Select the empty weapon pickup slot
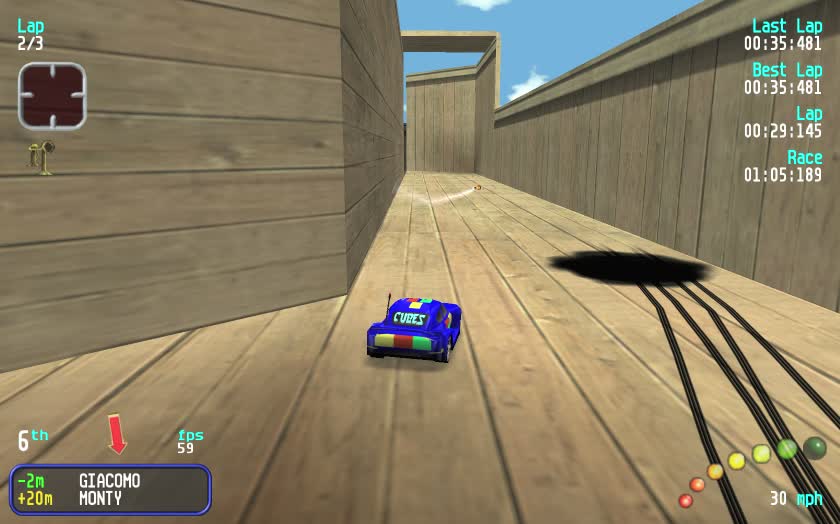The width and height of the screenshot is (840, 524). 52,96
